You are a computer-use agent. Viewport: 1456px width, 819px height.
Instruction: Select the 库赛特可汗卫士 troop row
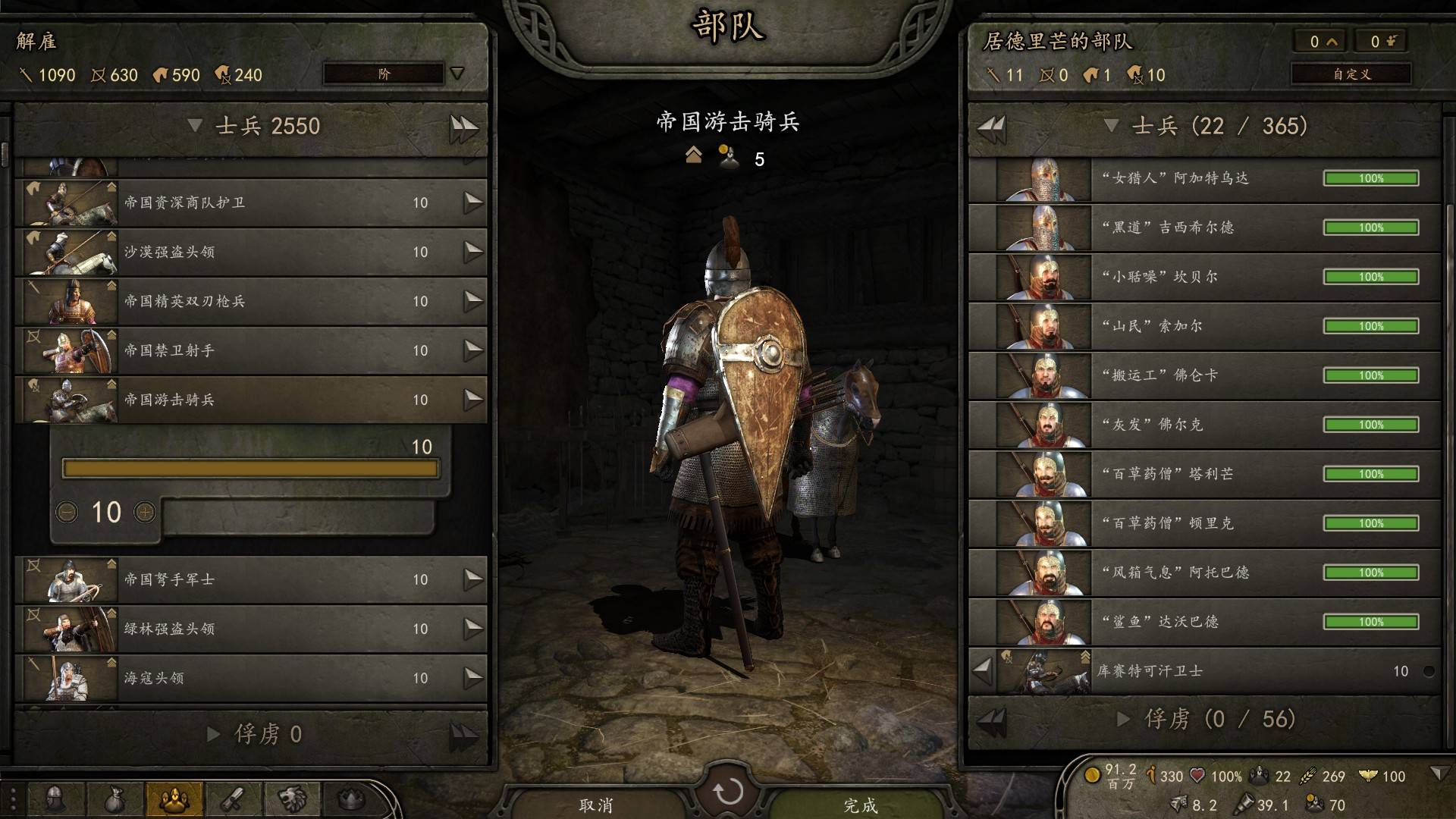1213,671
